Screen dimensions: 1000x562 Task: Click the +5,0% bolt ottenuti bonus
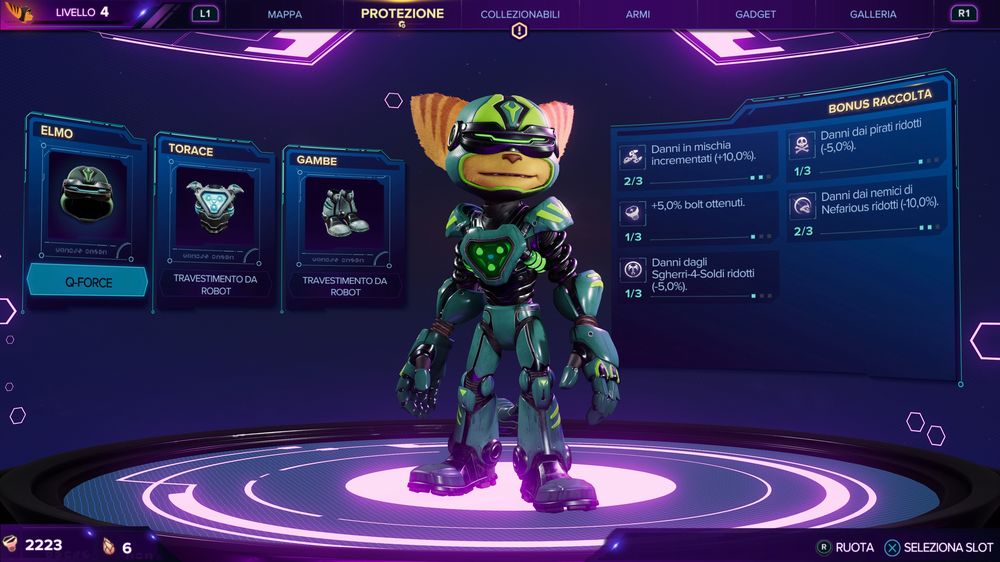(x=697, y=215)
